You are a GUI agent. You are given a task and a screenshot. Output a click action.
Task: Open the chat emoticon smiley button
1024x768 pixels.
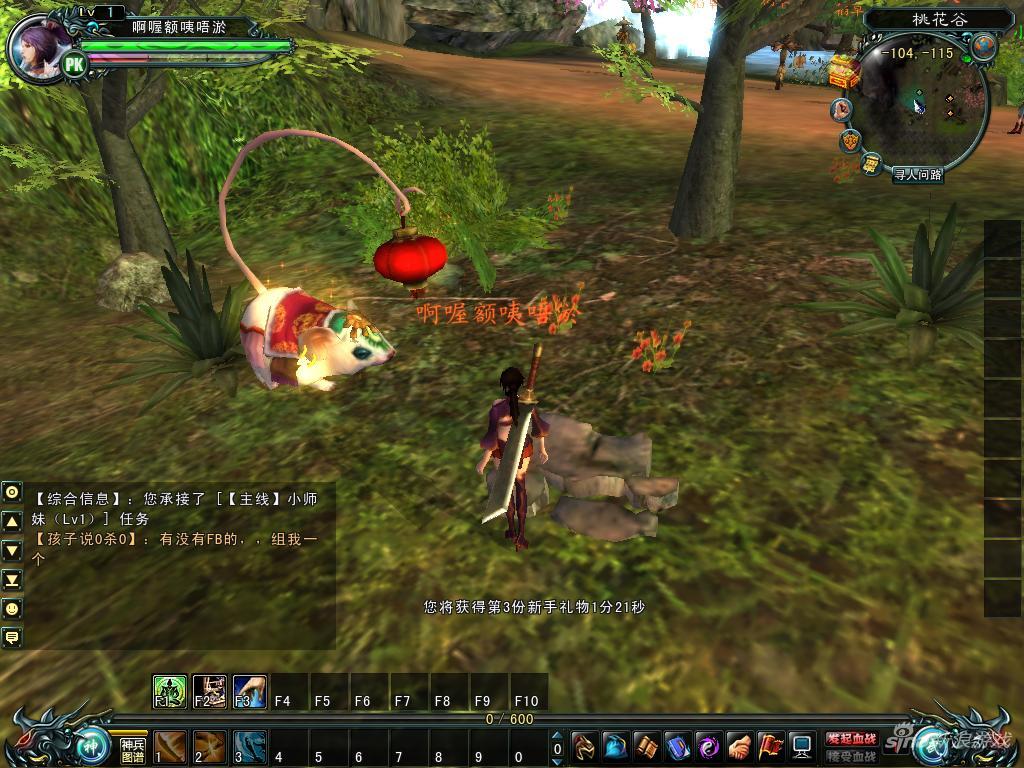[12, 608]
